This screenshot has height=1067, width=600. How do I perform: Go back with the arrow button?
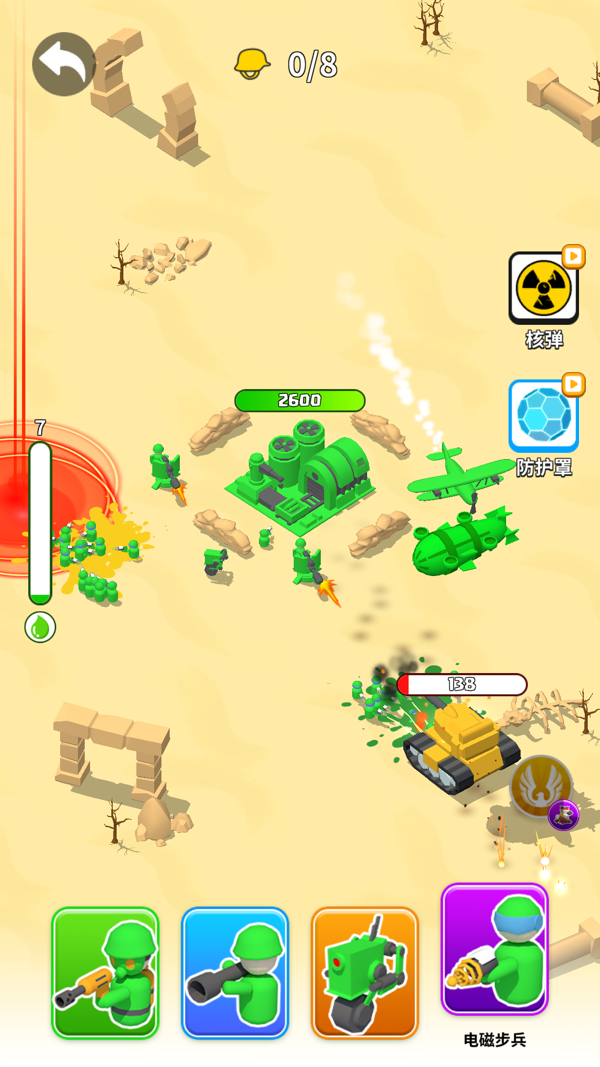tap(64, 65)
